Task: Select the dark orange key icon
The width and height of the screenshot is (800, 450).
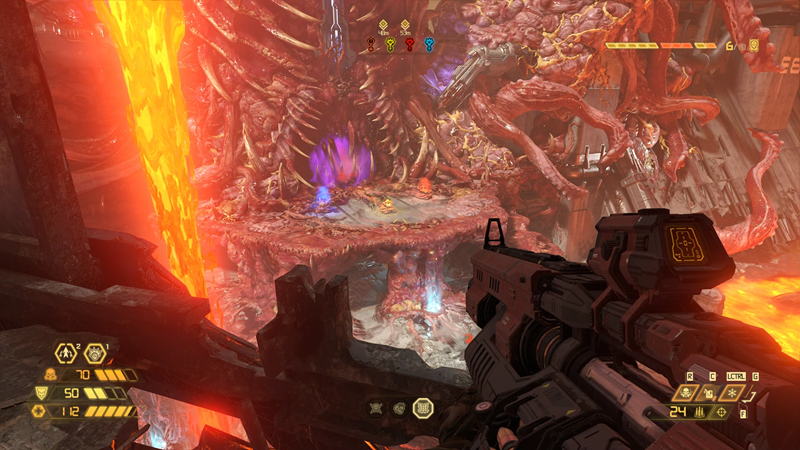Action: (x=371, y=44)
